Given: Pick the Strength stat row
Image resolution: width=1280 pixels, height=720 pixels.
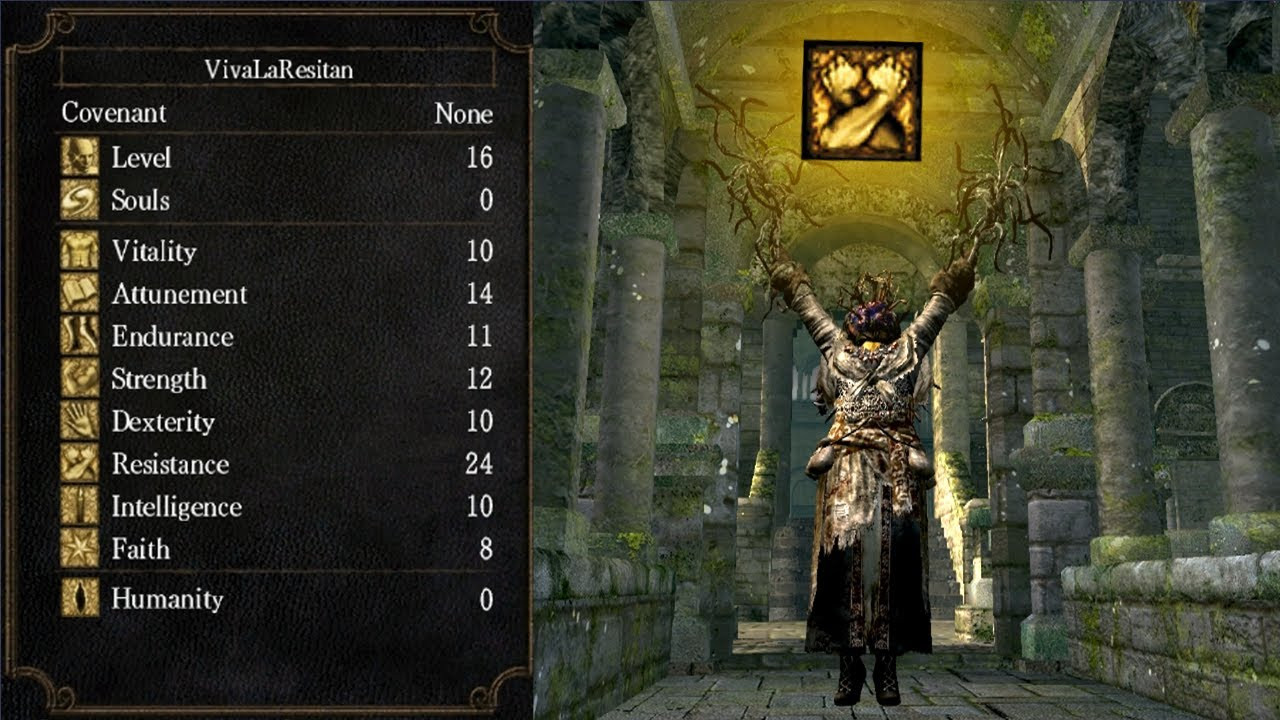Looking at the screenshot, I should pos(277,380).
